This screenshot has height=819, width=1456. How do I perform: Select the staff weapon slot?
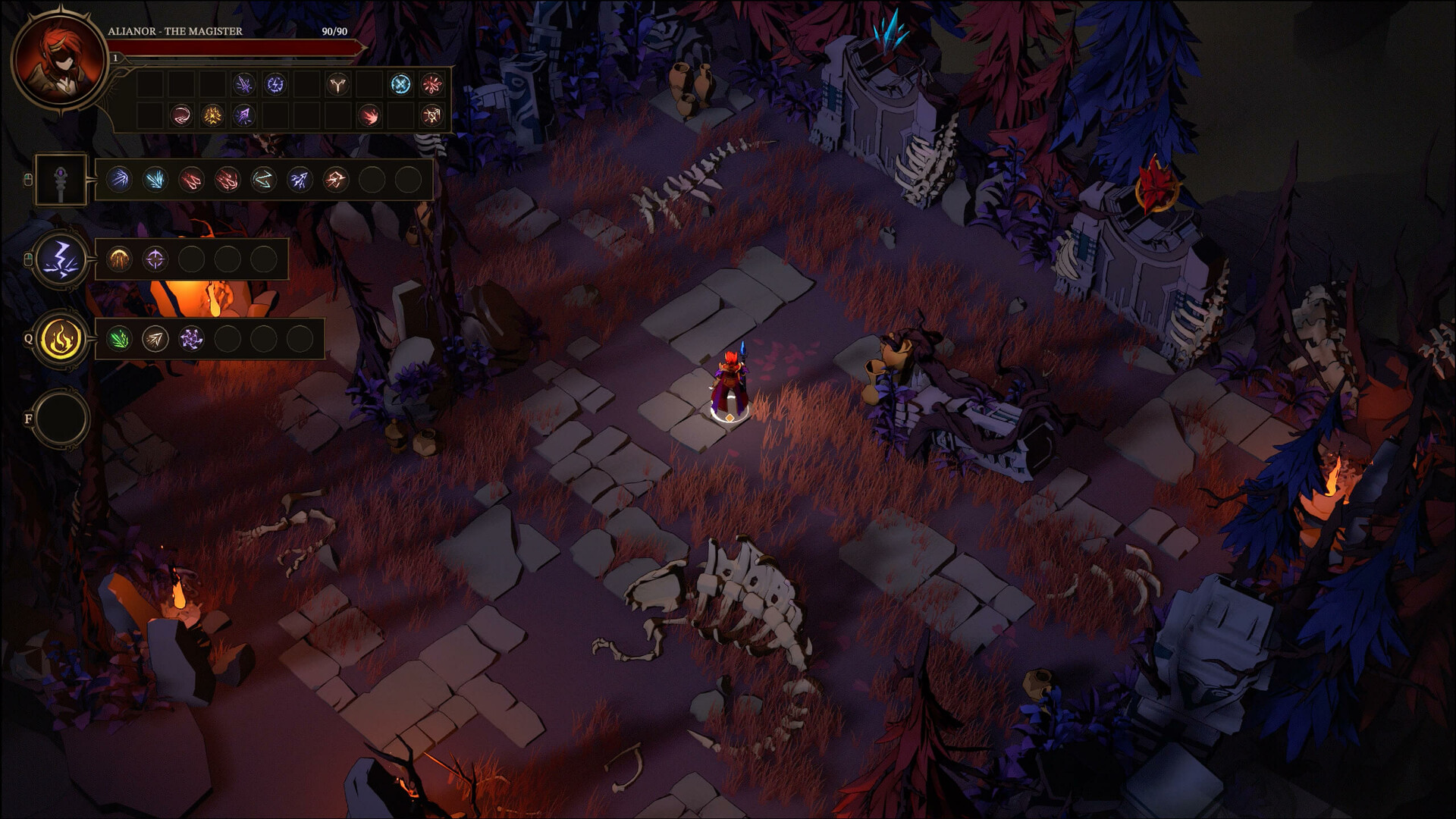tap(61, 180)
